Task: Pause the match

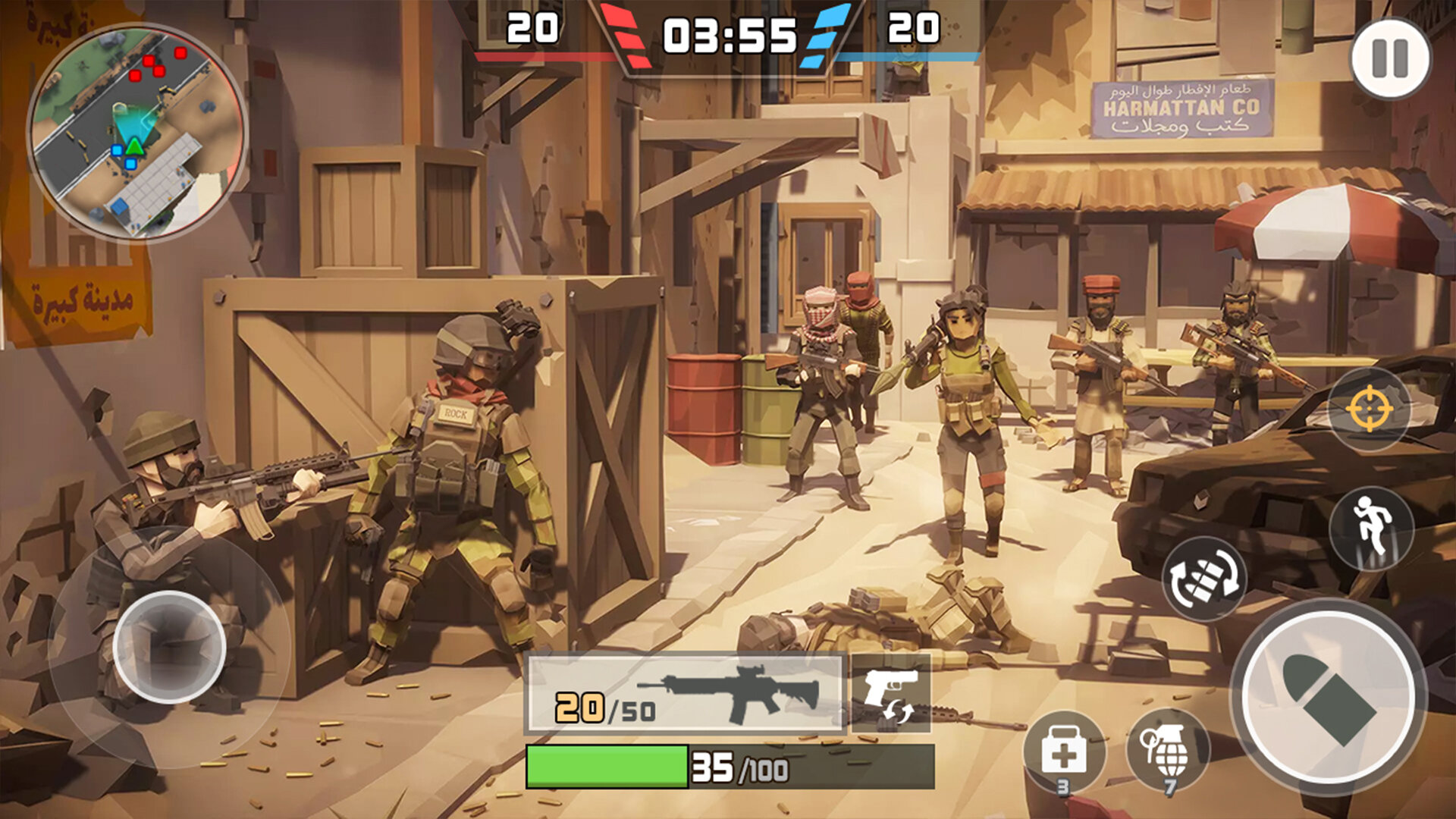Action: [x=1390, y=58]
